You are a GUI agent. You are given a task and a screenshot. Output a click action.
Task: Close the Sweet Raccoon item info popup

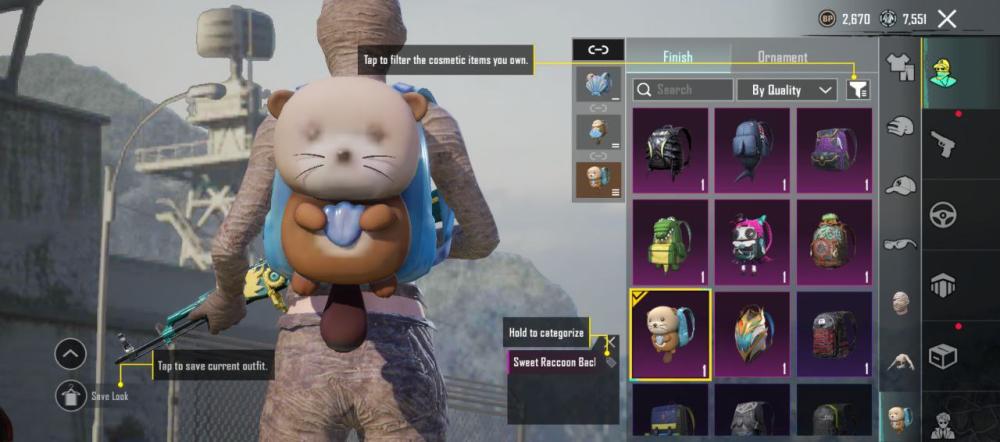coord(611,342)
